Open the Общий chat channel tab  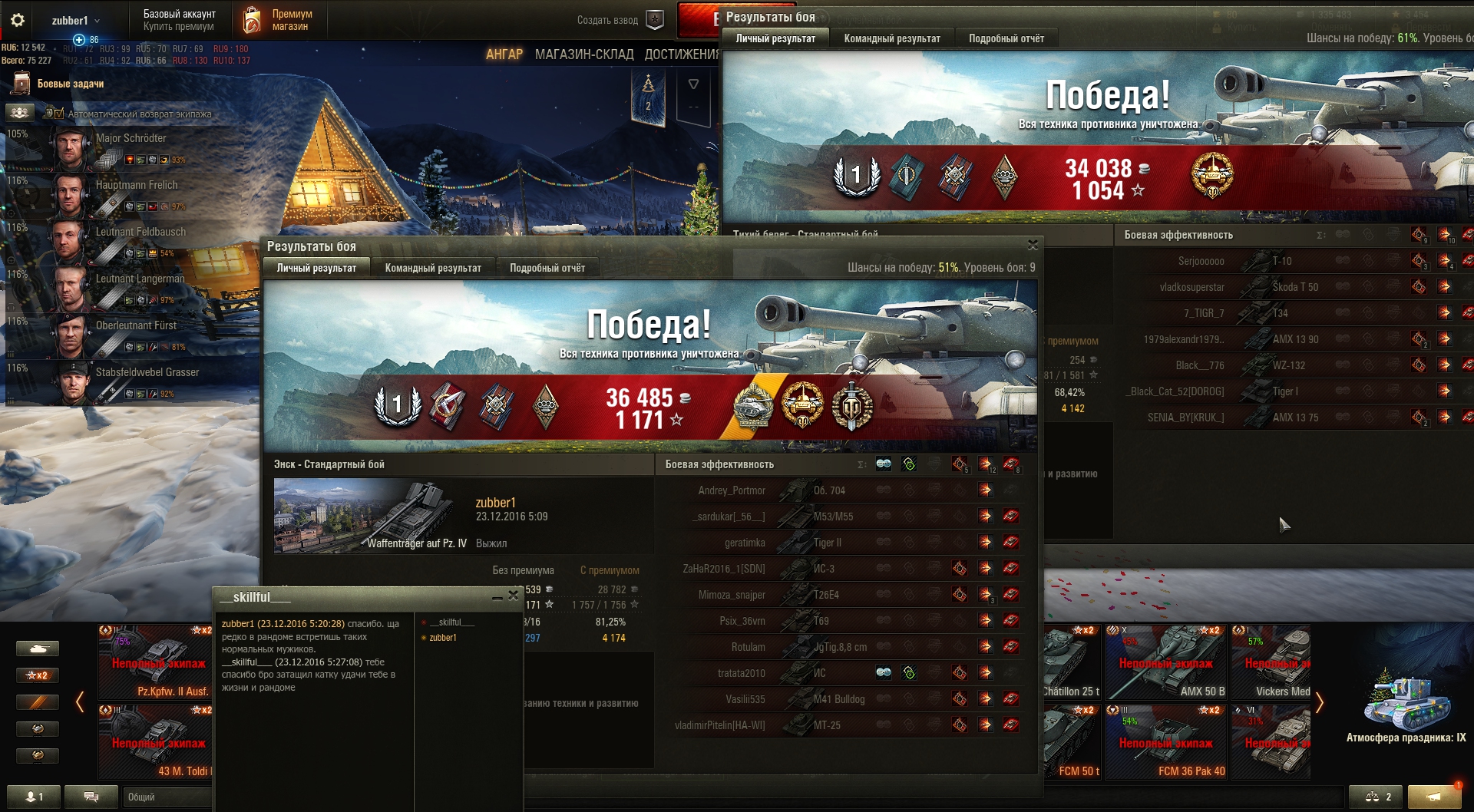click(x=165, y=797)
